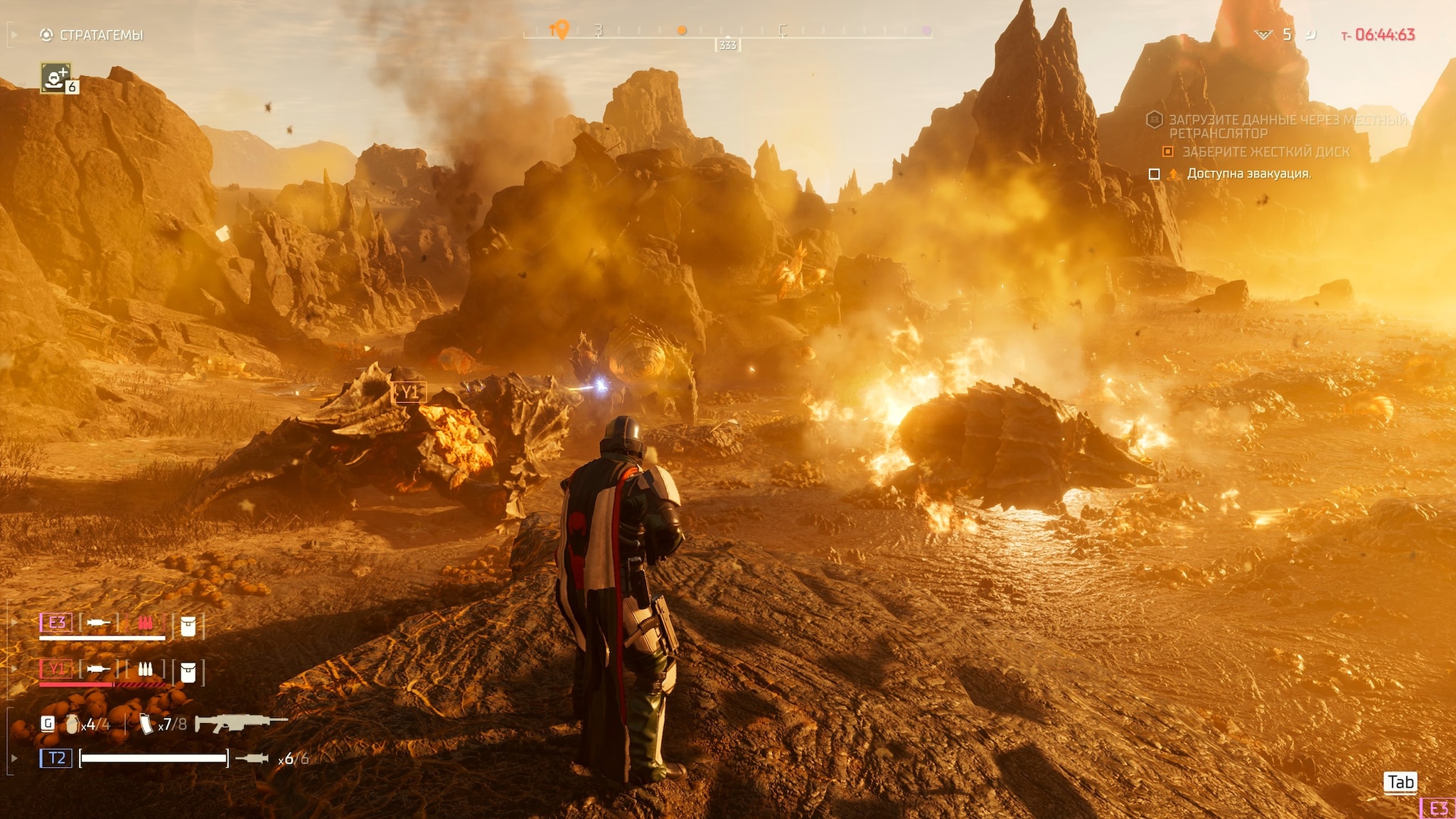Select the purple dot marker on the compass
Image resolution: width=1456 pixels, height=819 pixels.
pyautogui.click(x=926, y=31)
